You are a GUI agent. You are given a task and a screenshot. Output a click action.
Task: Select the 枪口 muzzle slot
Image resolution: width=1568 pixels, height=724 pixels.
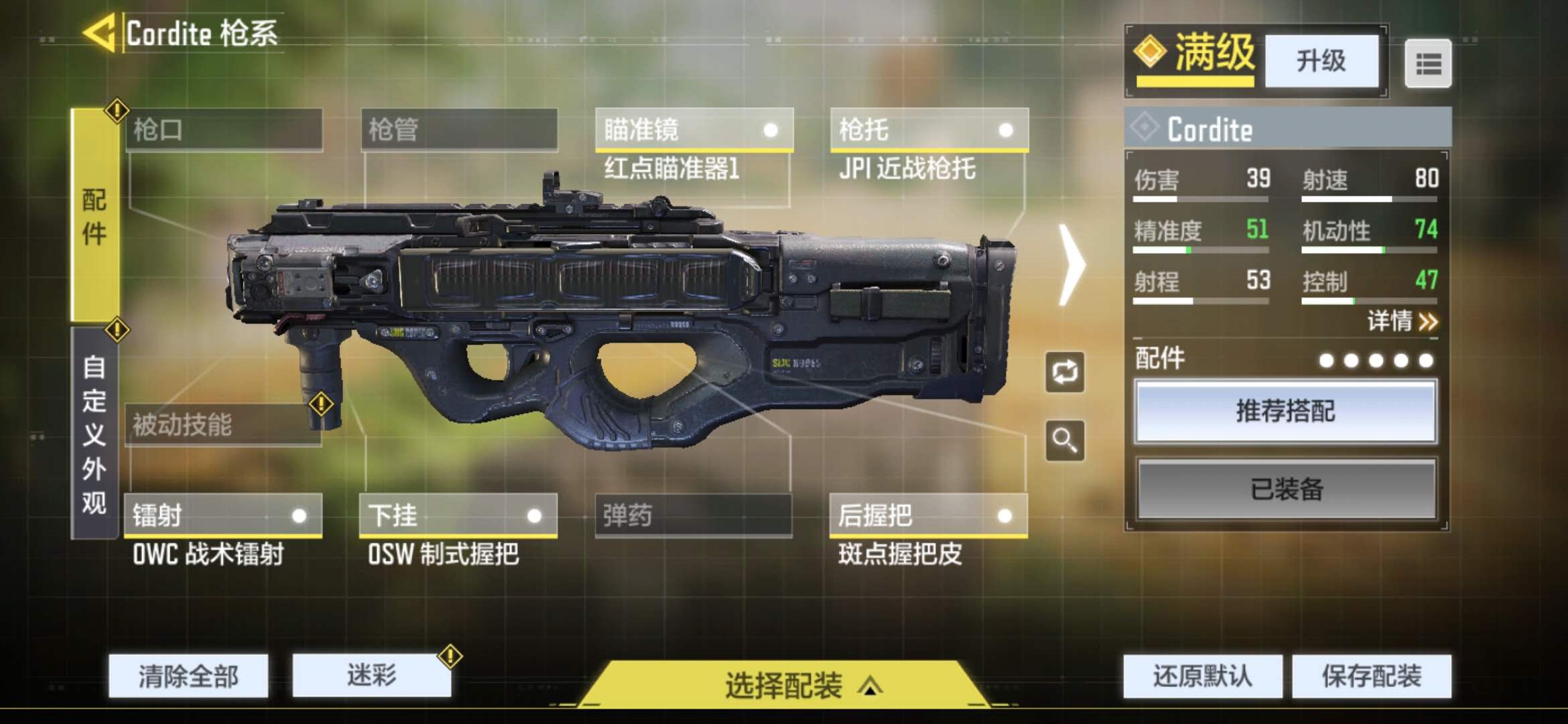click(x=224, y=129)
